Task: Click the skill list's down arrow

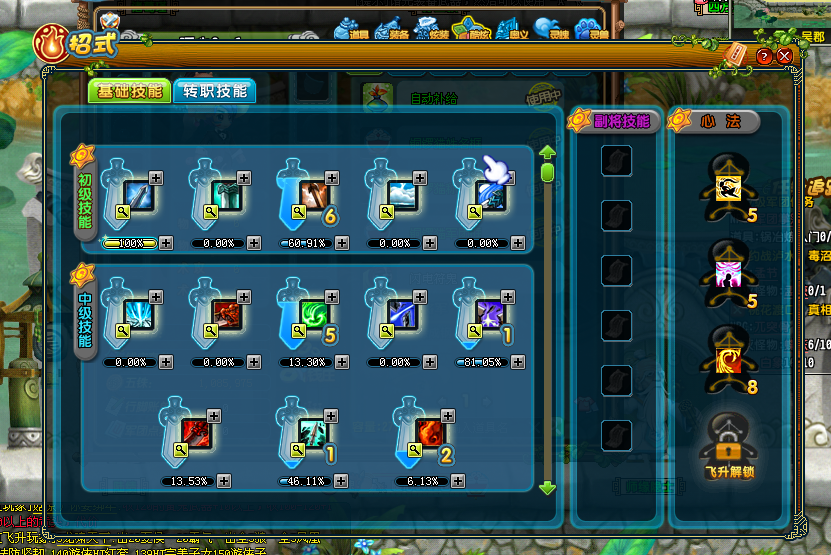Action: [x=547, y=488]
